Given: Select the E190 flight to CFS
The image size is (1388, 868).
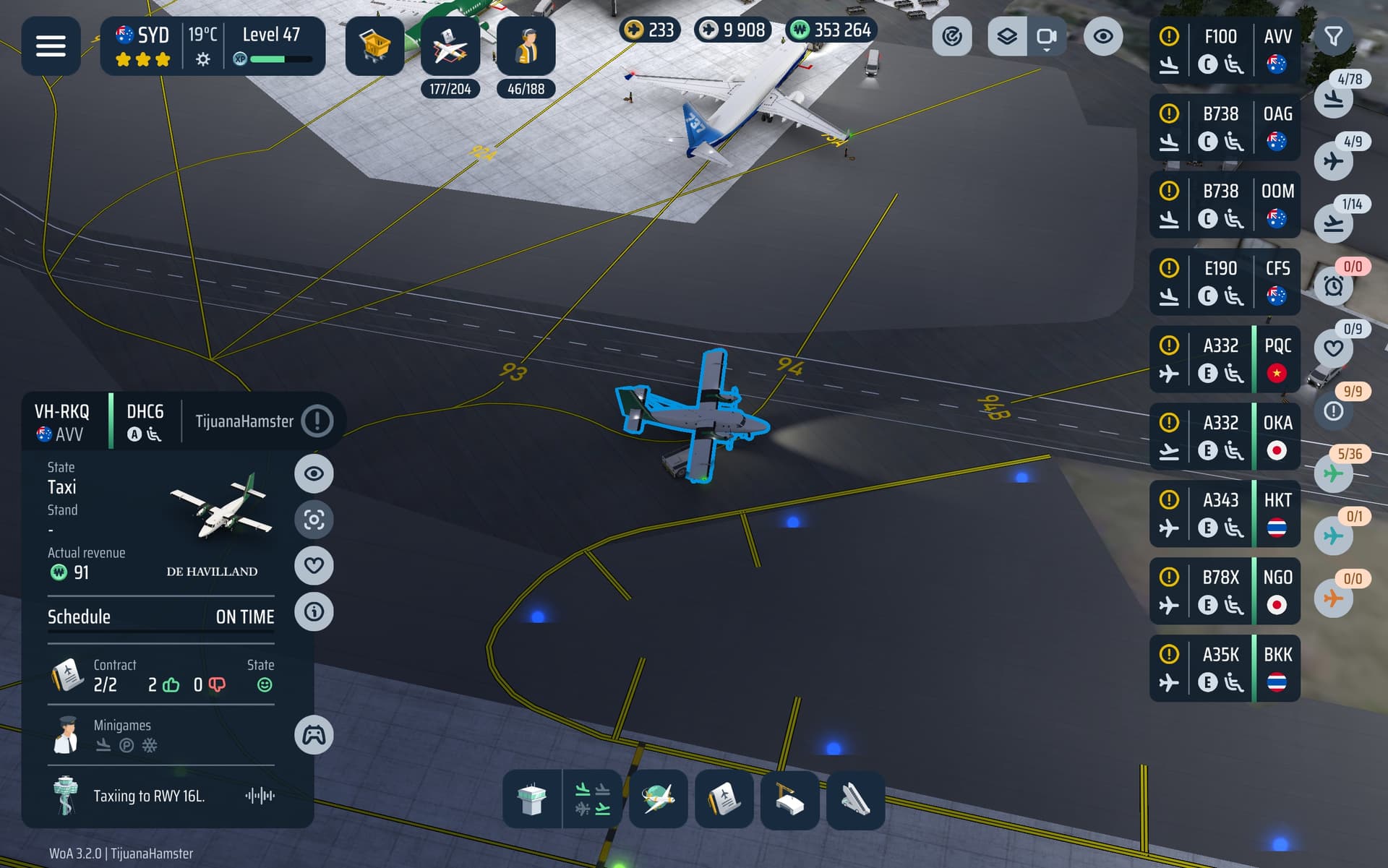Looking at the screenshot, I should click(1224, 282).
